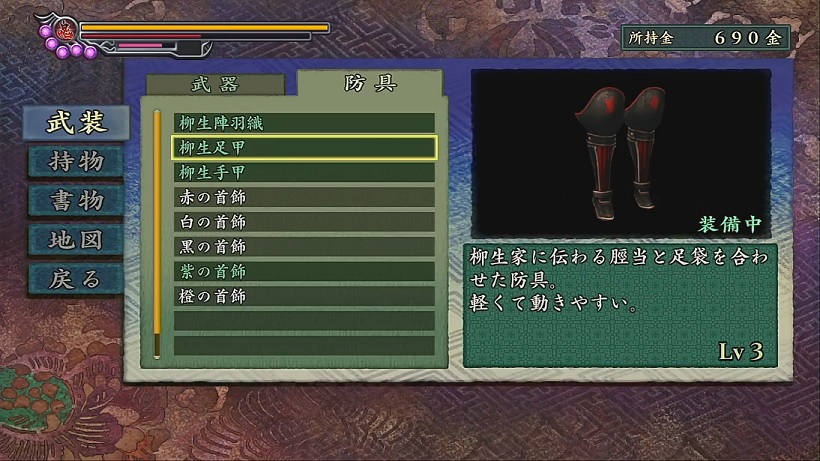Pick the 橙の首飾 necklace row
The image size is (820, 461).
pos(304,296)
